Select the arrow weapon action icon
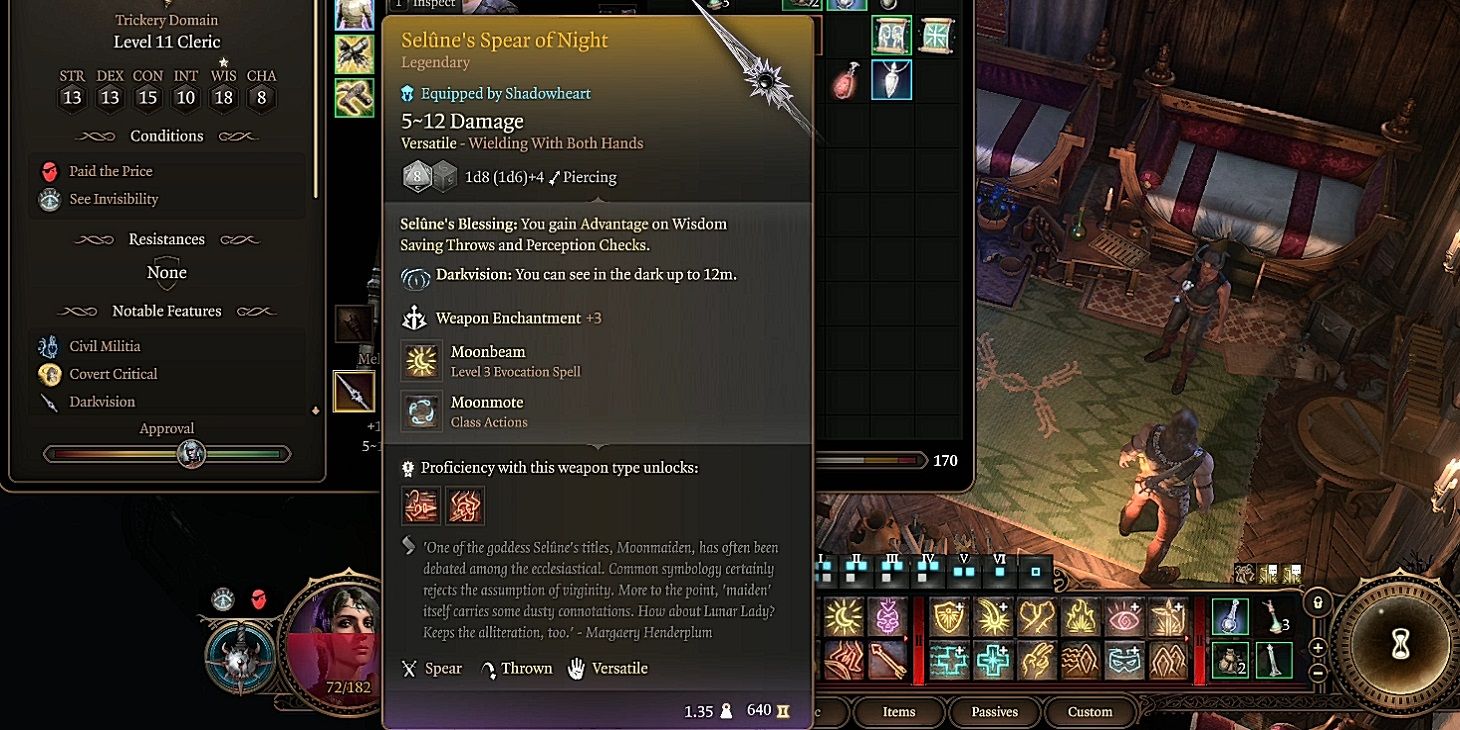This screenshot has height=730, width=1460. point(887,660)
